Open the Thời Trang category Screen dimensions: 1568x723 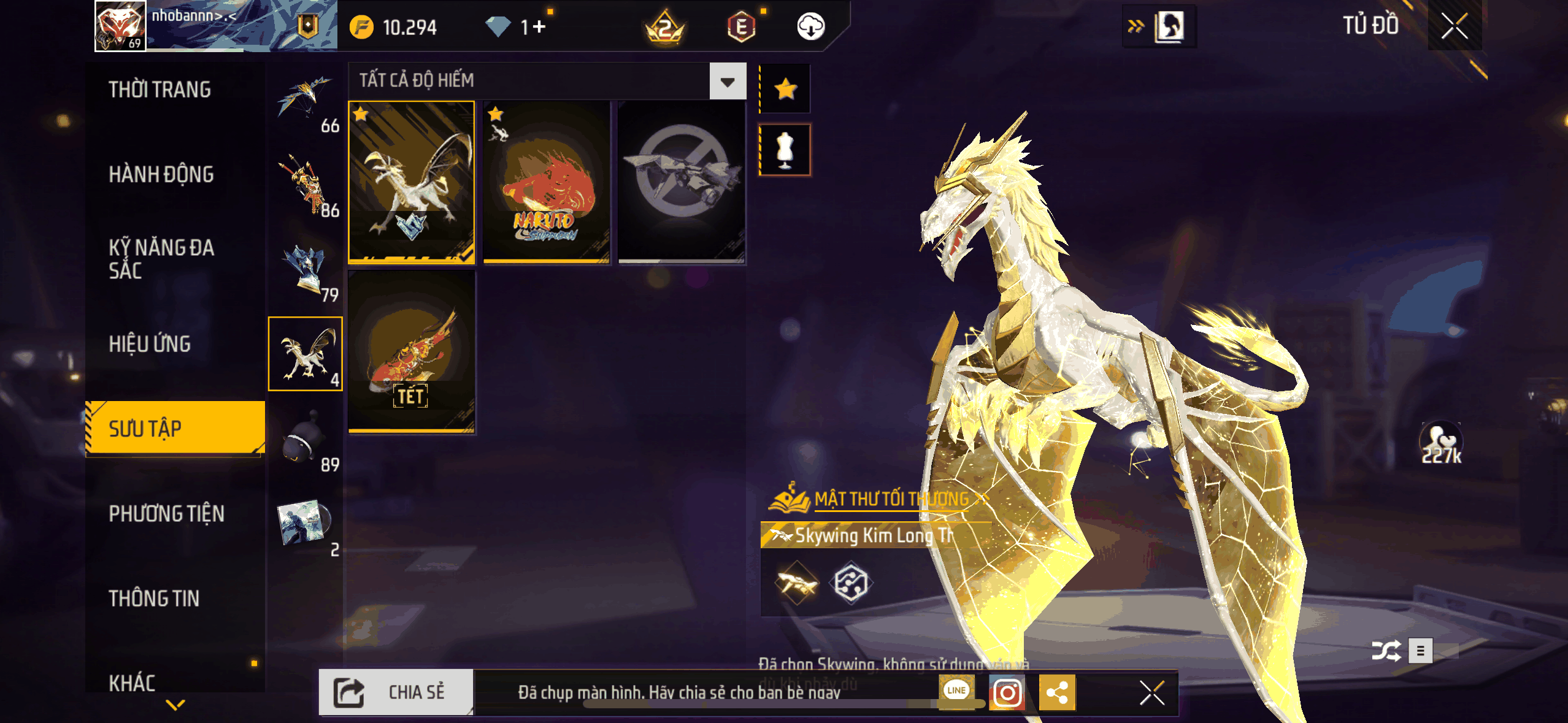(159, 90)
